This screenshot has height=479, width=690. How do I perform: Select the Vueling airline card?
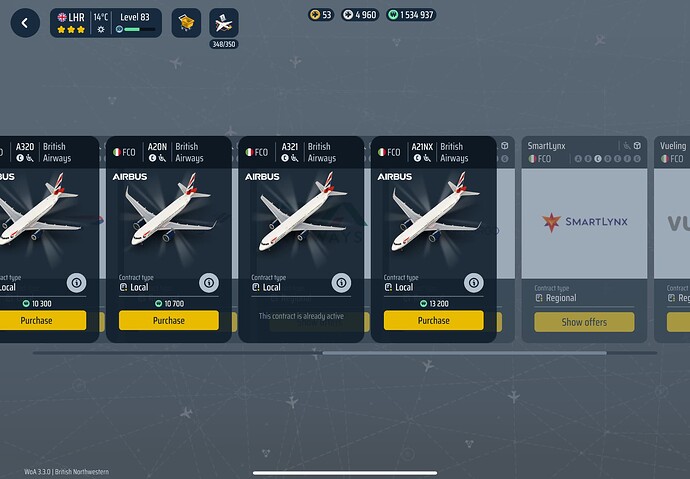click(x=672, y=220)
